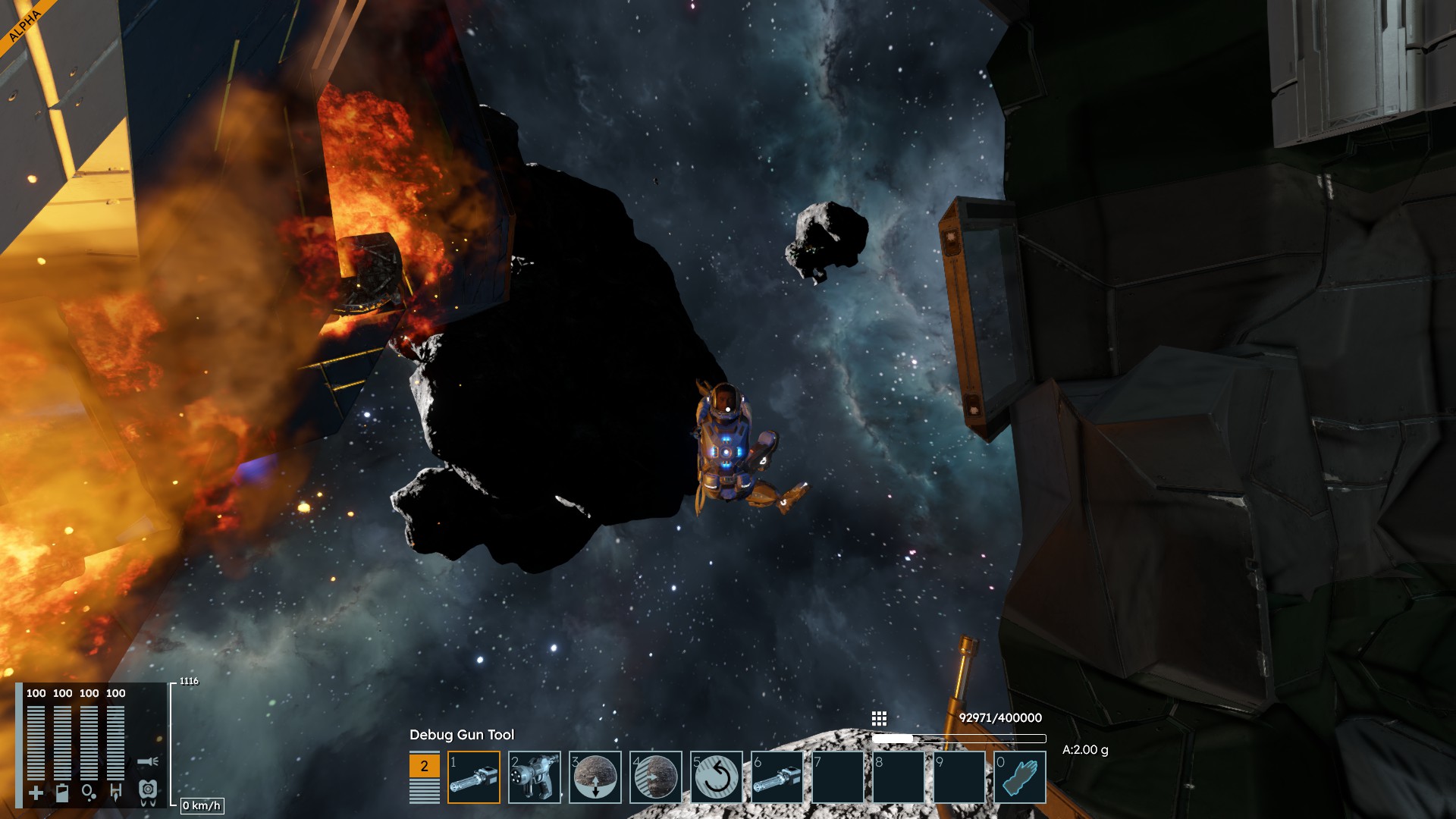Select hotbar slot 1 Debug Gun Tool
The height and width of the screenshot is (819, 1456).
pyautogui.click(x=474, y=777)
